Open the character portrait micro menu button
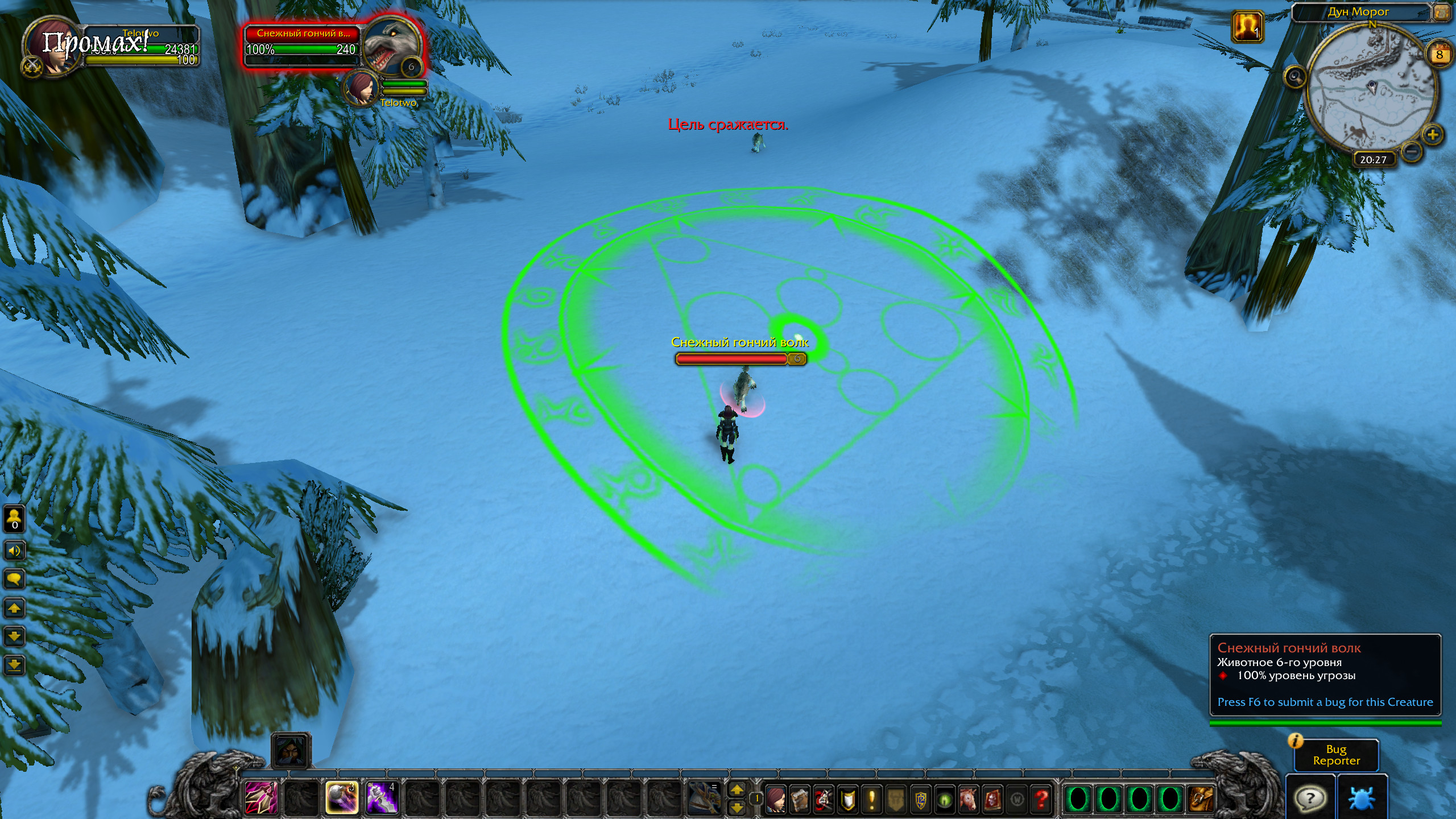 [775, 800]
